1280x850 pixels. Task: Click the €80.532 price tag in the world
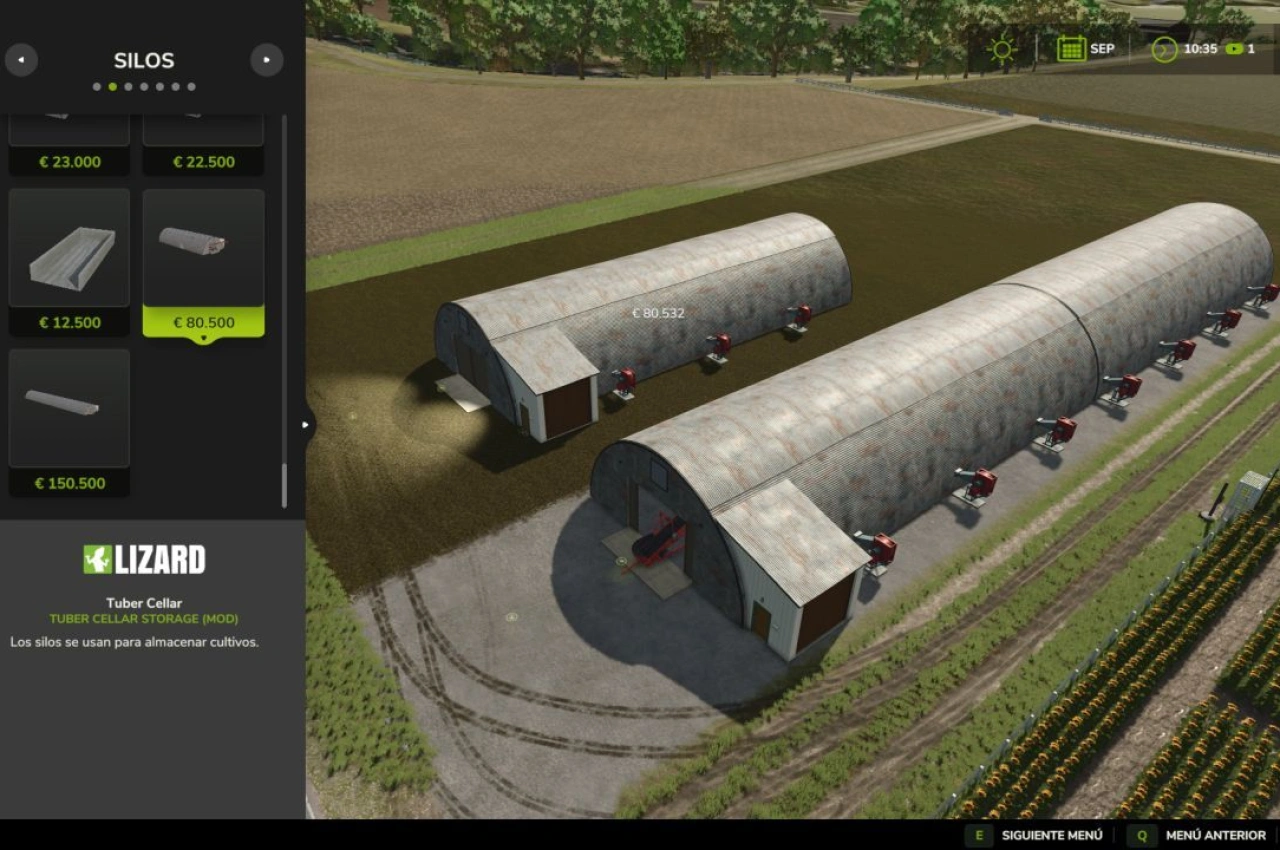[658, 313]
